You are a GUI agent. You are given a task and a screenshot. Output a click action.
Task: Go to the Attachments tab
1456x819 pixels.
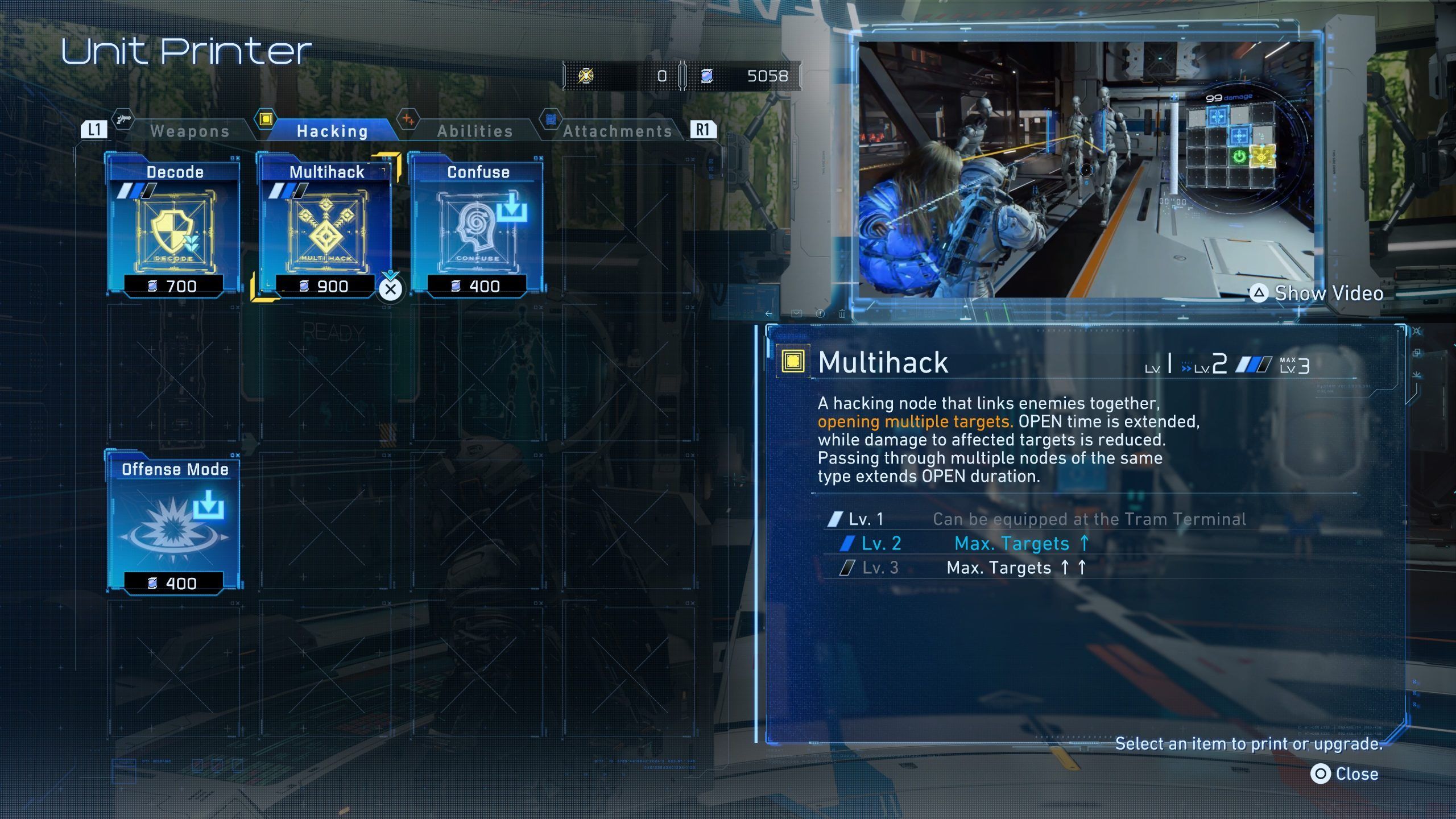click(617, 131)
